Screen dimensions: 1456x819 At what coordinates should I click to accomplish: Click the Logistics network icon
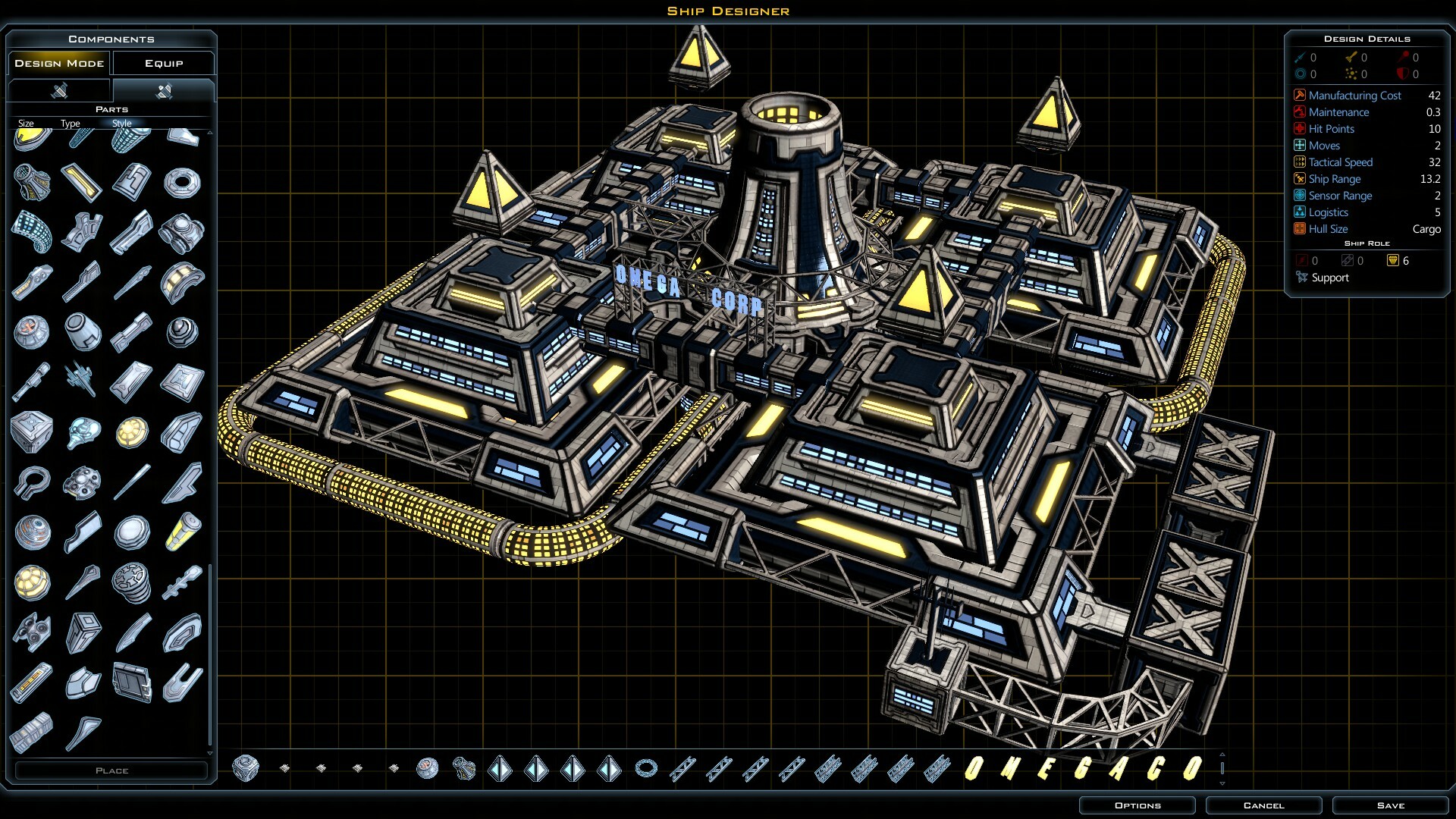click(x=1298, y=212)
